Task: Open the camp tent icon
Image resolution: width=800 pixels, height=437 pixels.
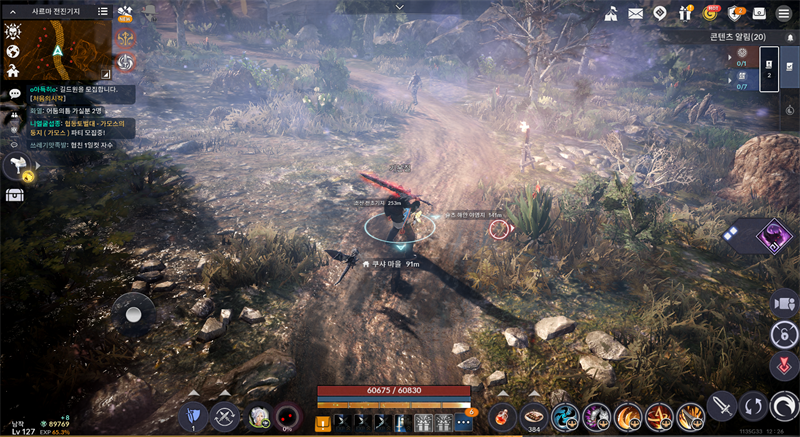Action: (x=610, y=13)
